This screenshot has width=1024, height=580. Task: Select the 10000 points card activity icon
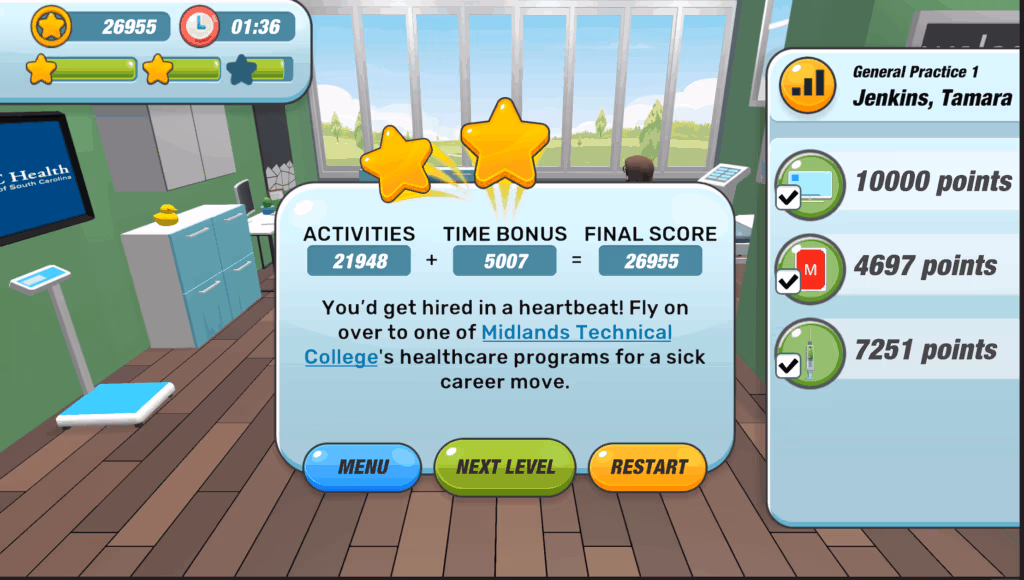coord(810,184)
